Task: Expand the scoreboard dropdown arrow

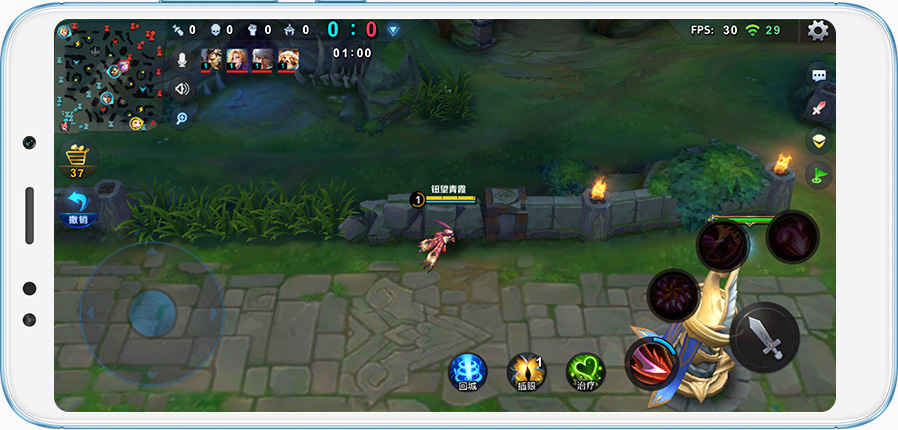Action: coord(394,30)
